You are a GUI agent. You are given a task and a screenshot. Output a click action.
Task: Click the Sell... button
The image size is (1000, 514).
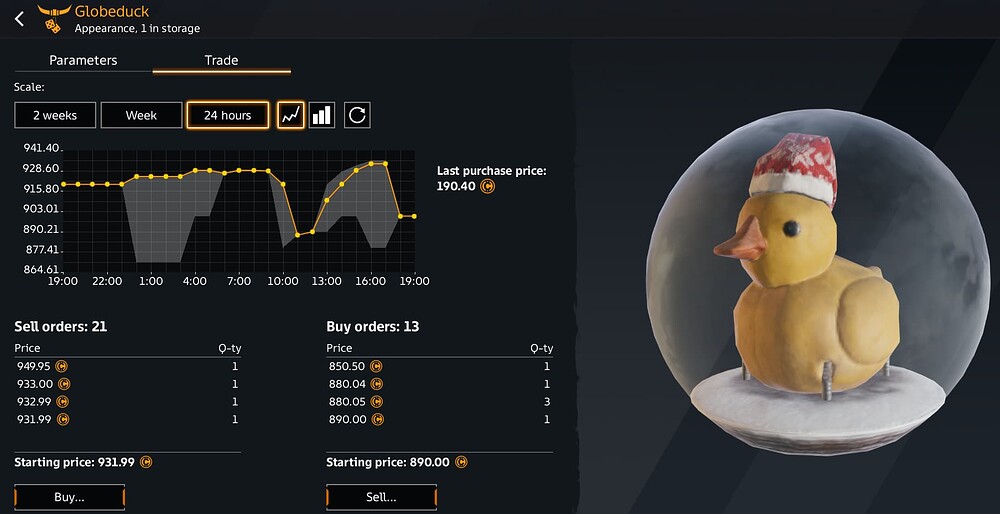pos(381,497)
